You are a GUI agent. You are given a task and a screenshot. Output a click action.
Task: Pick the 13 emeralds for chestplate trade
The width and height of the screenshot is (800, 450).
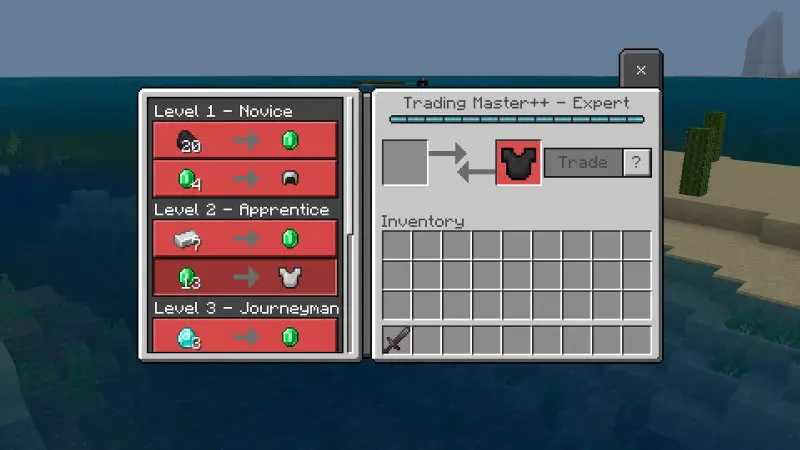pyautogui.click(x=244, y=277)
